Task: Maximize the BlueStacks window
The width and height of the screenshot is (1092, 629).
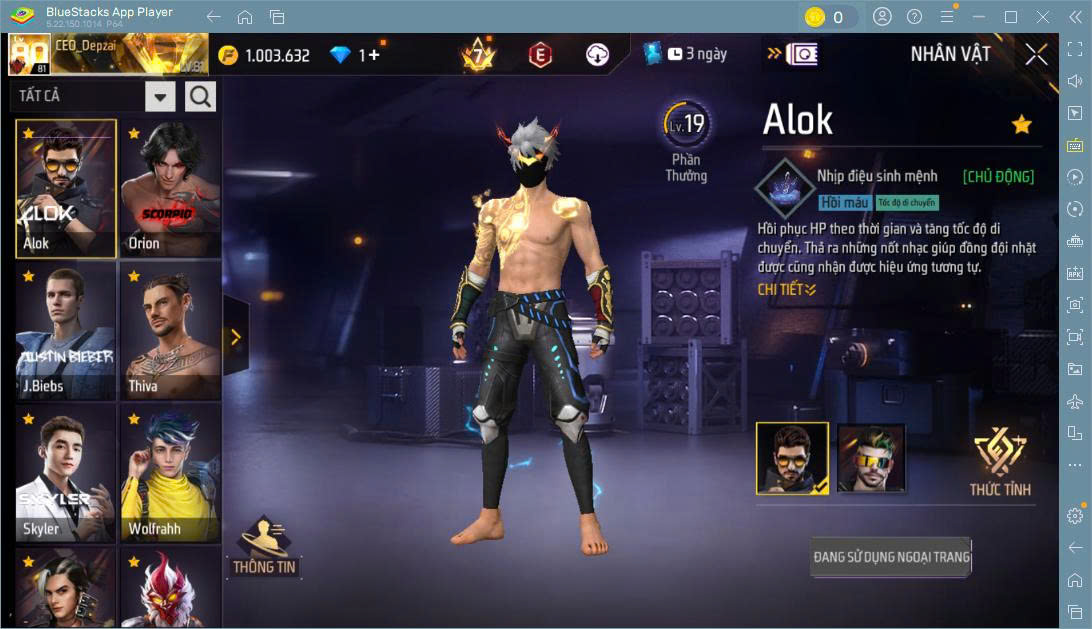Action: pyautogui.click(x=1011, y=16)
